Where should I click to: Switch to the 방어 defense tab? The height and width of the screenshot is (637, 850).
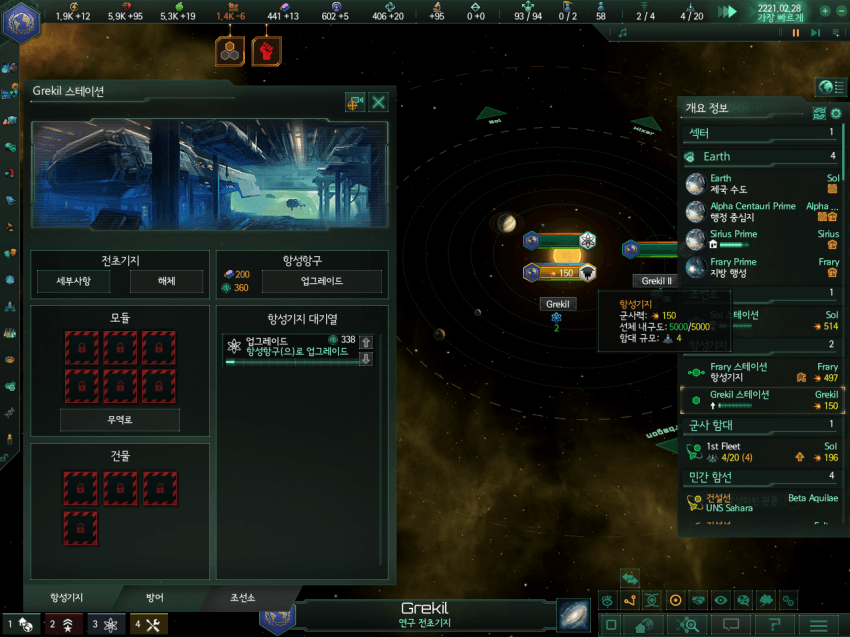154,598
